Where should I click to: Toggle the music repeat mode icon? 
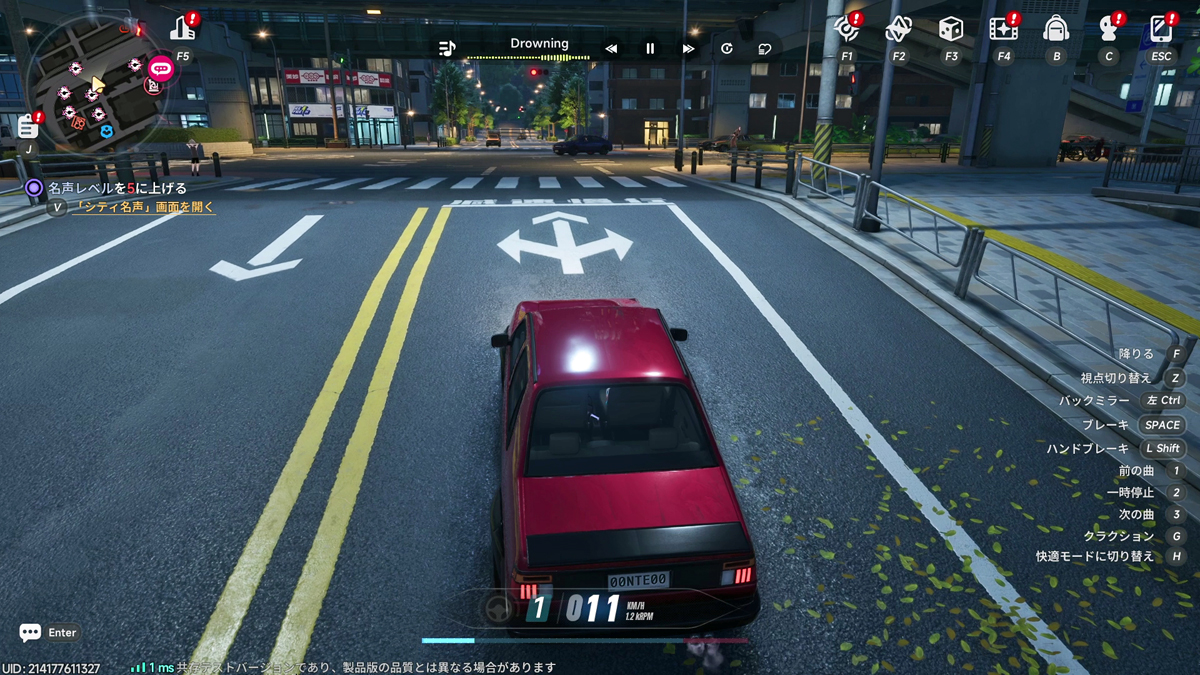click(727, 48)
